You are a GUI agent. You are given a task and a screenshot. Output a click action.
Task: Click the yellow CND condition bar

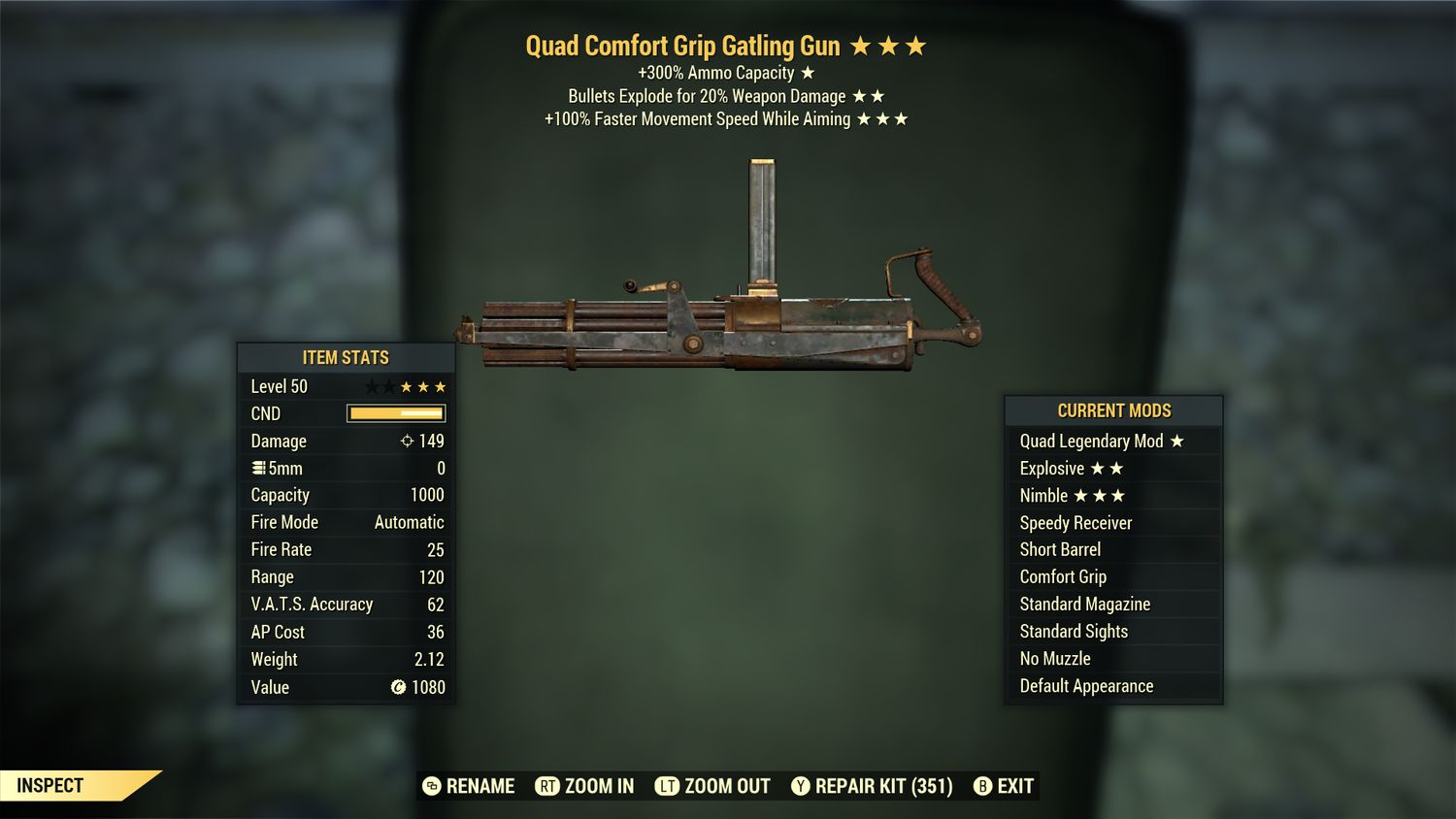tap(393, 413)
